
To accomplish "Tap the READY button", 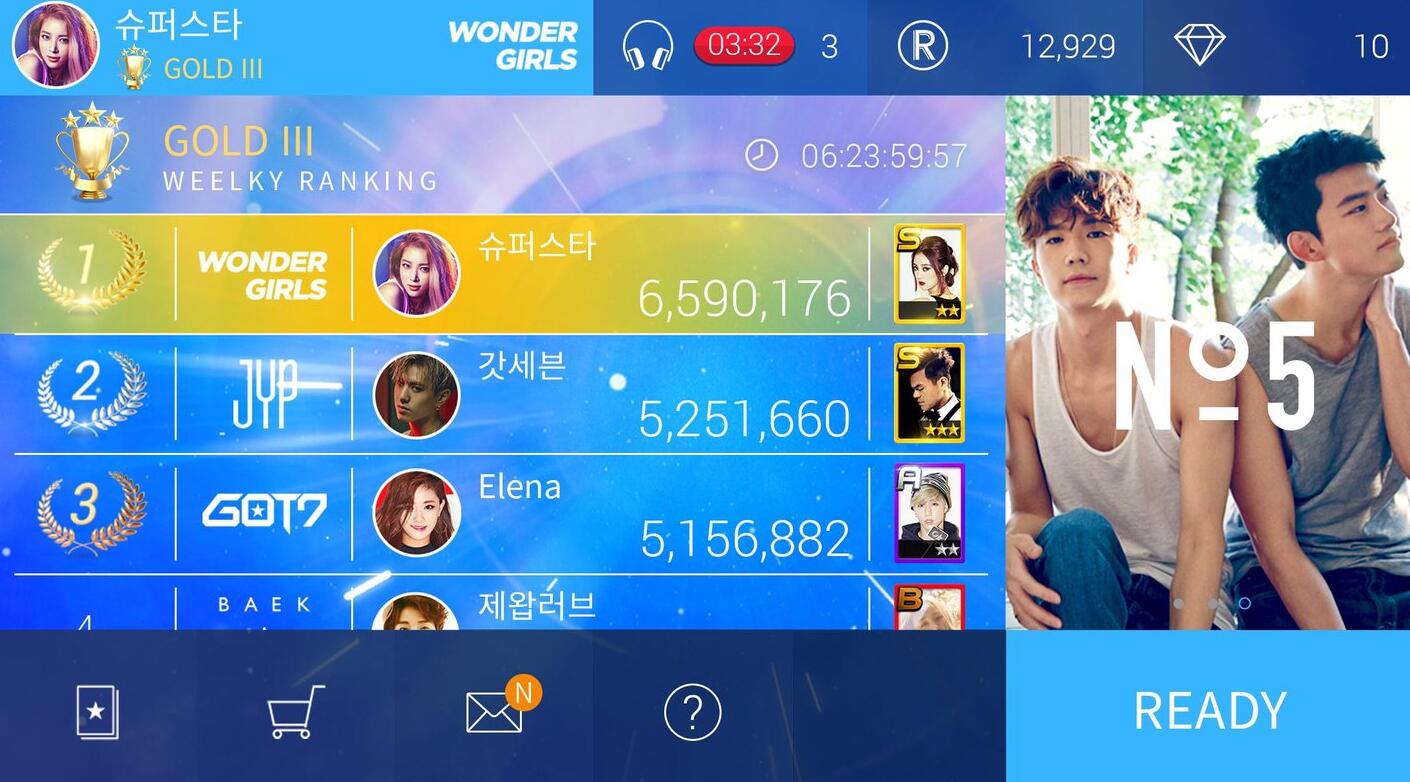I will (1208, 708).
